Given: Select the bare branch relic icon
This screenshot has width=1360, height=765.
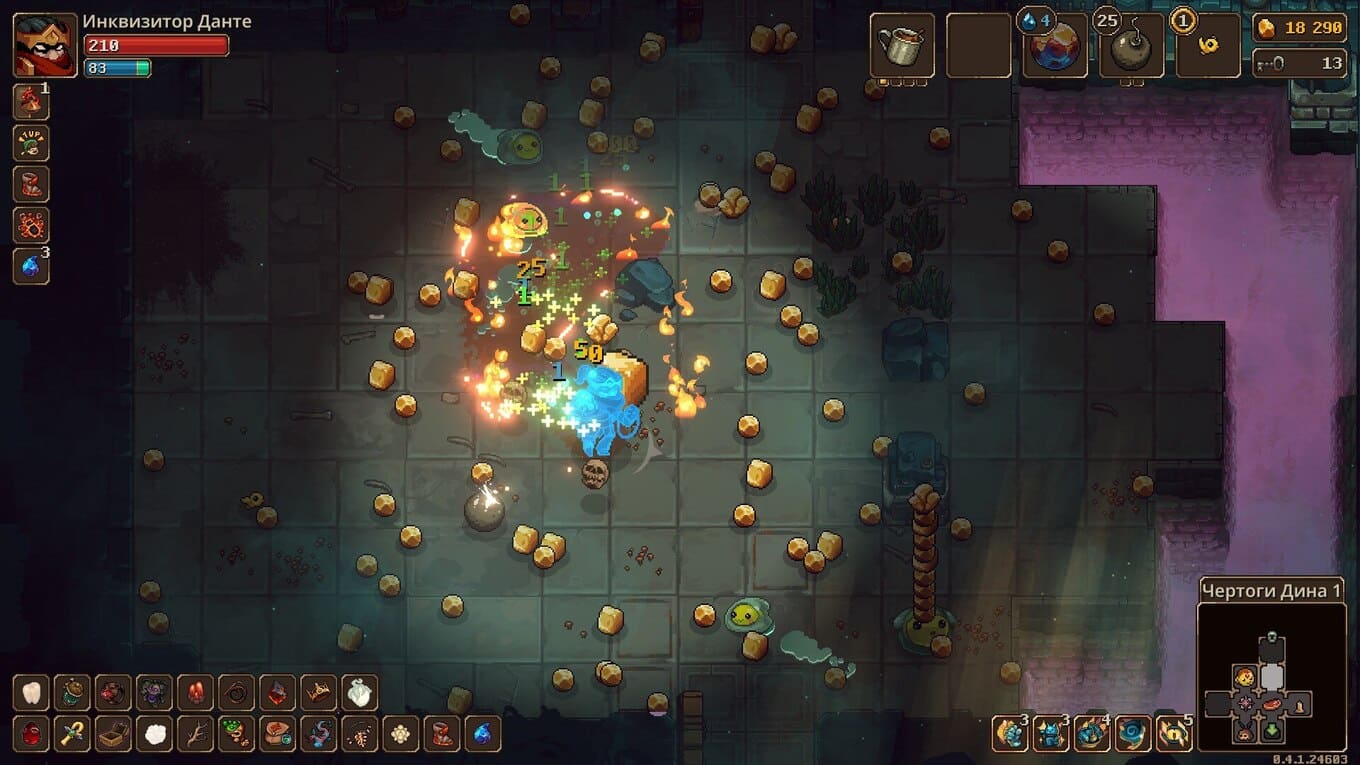Looking at the screenshot, I should 195,734.
